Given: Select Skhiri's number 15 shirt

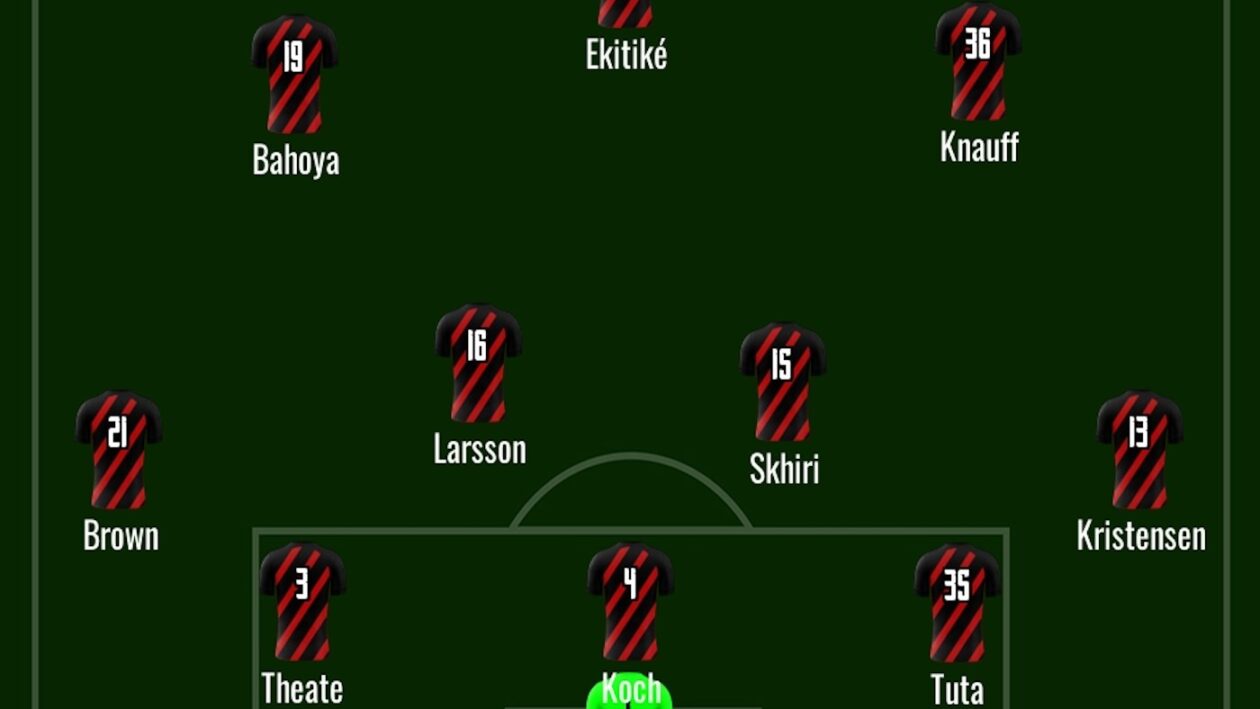Looking at the screenshot, I should tap(782, 381).
